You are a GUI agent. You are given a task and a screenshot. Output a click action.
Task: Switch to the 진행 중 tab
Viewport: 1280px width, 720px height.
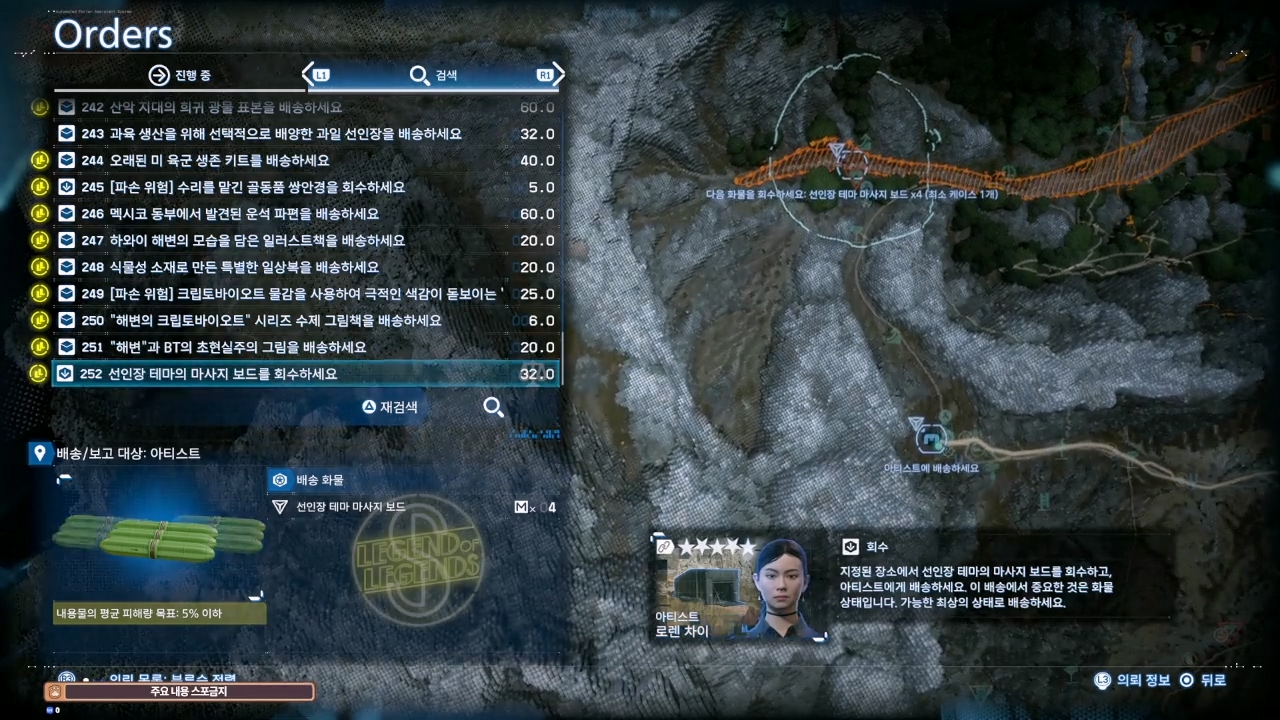pos(180,75)
